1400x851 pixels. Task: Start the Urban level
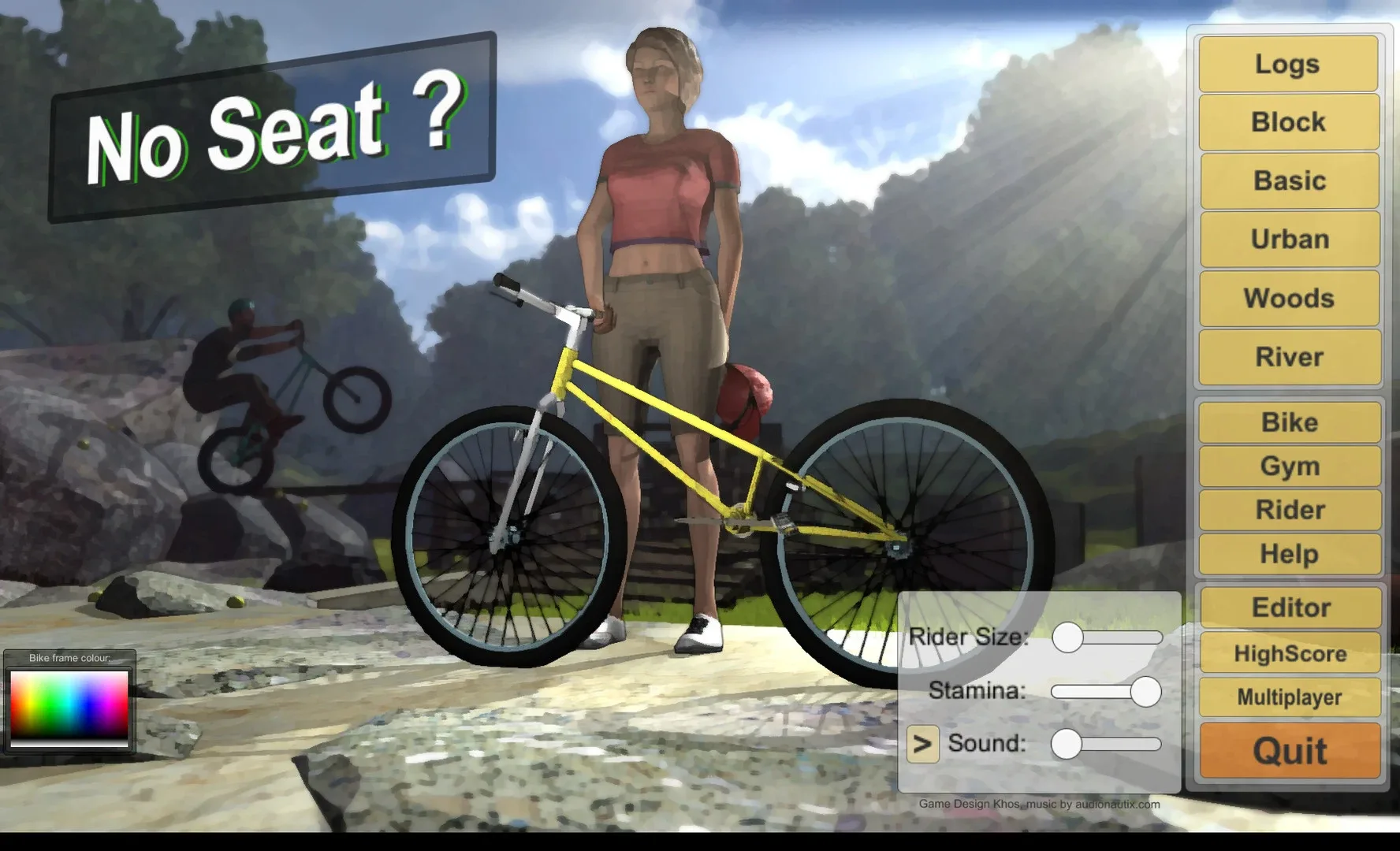tap(1287, 239)
